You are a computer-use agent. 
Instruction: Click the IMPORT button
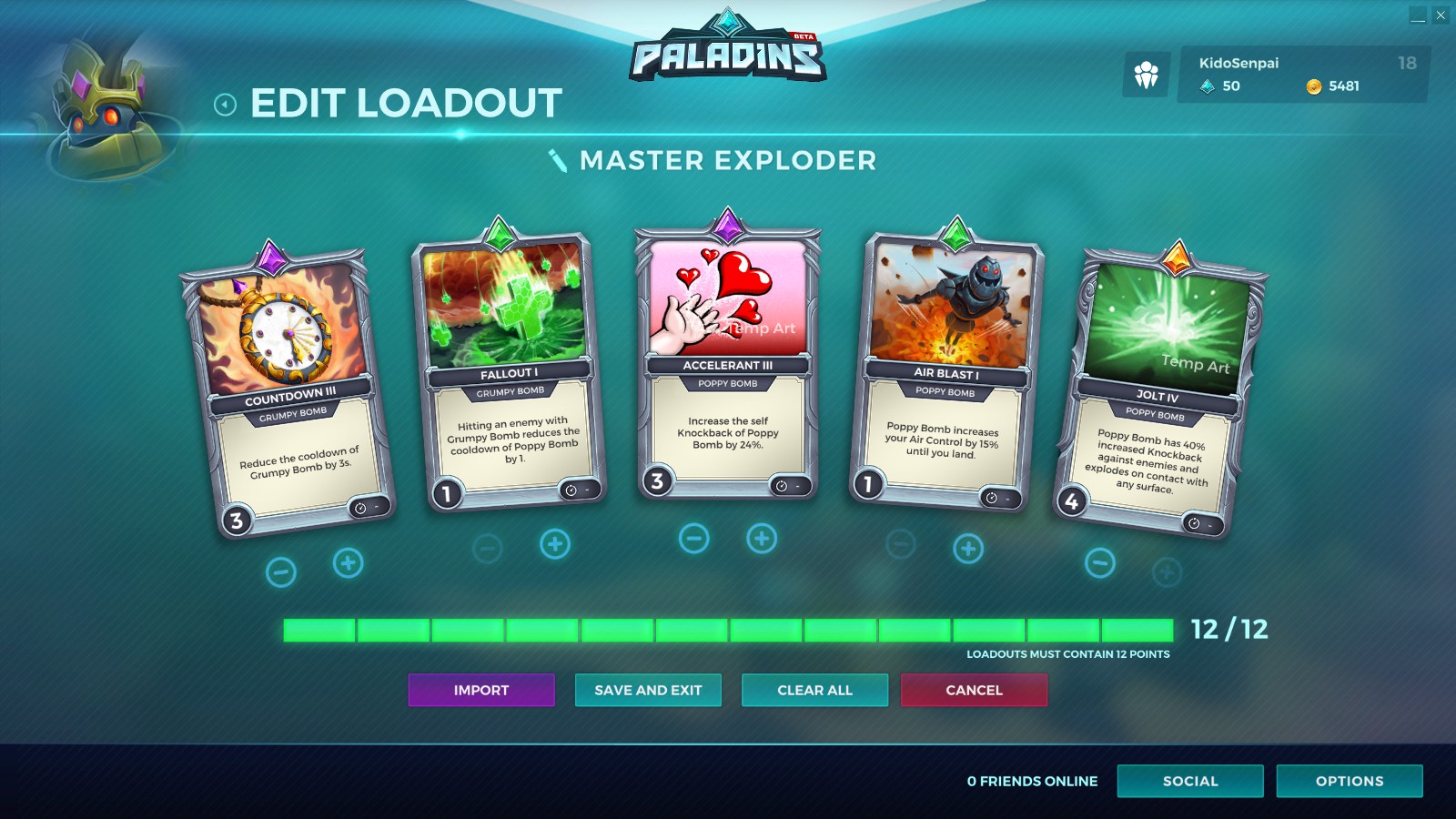click(x=481, y=690)
